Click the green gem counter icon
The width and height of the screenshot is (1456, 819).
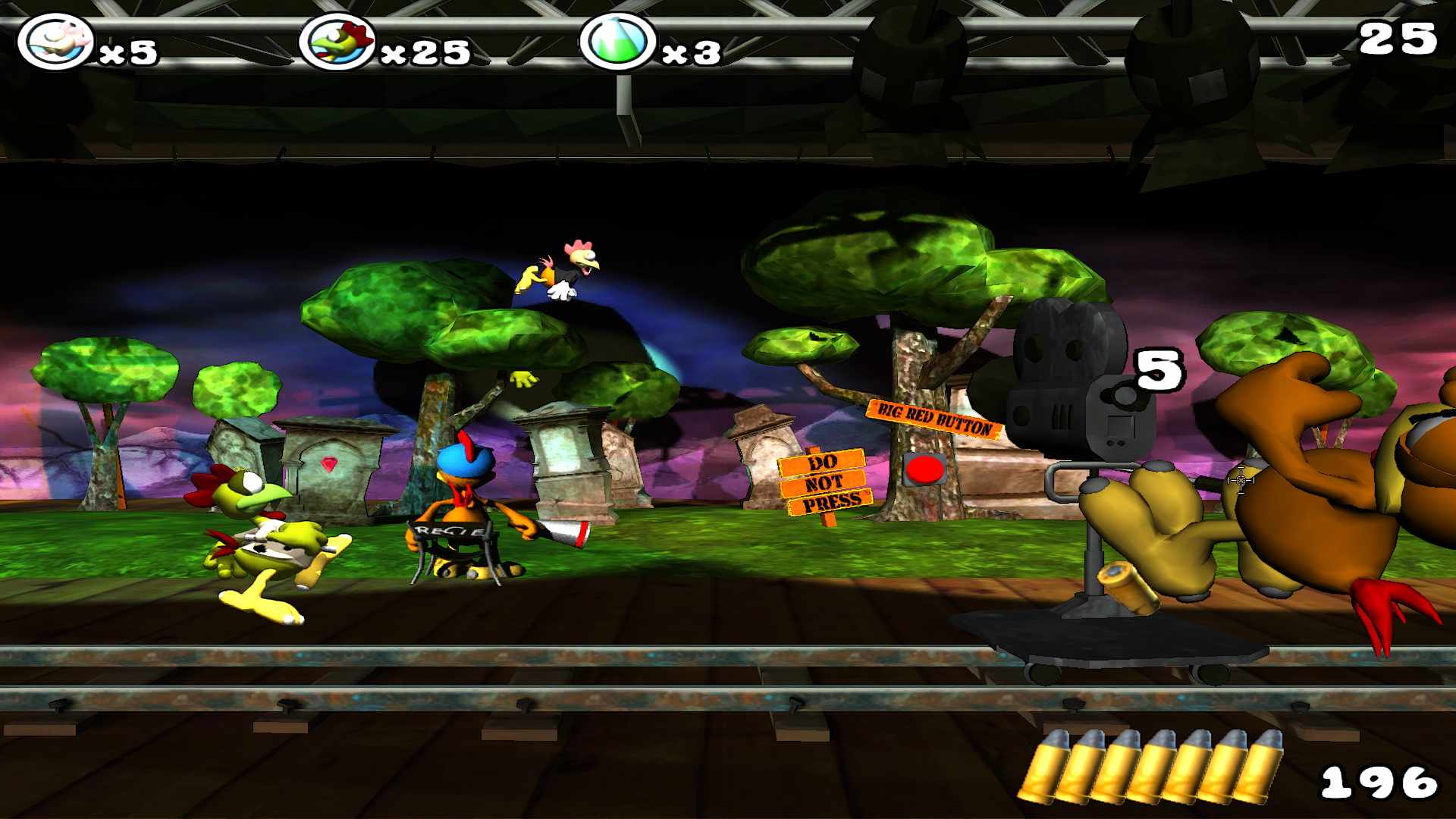click(x=618, y=42)
